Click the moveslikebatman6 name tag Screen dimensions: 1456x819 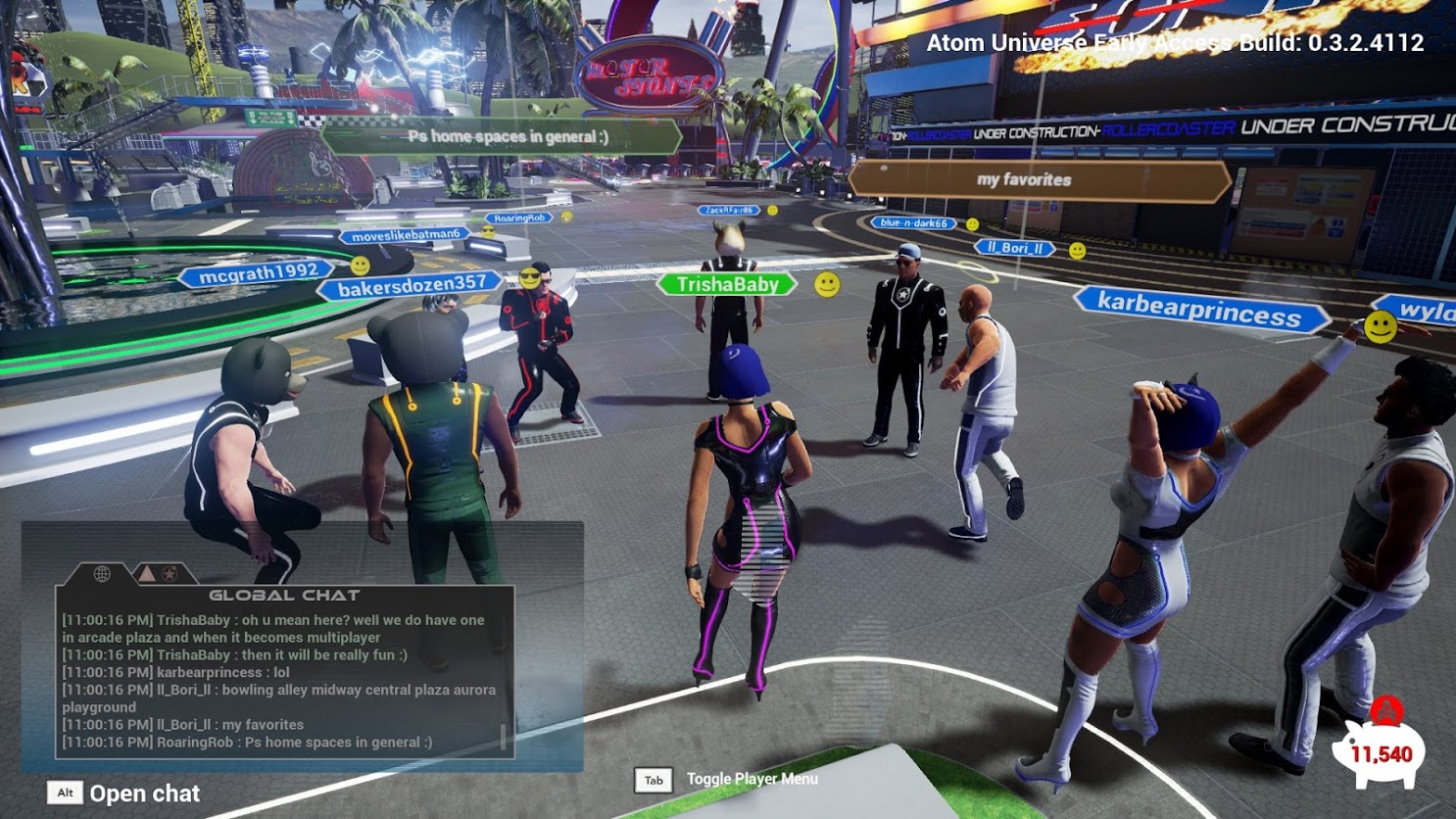click(406, 235)
